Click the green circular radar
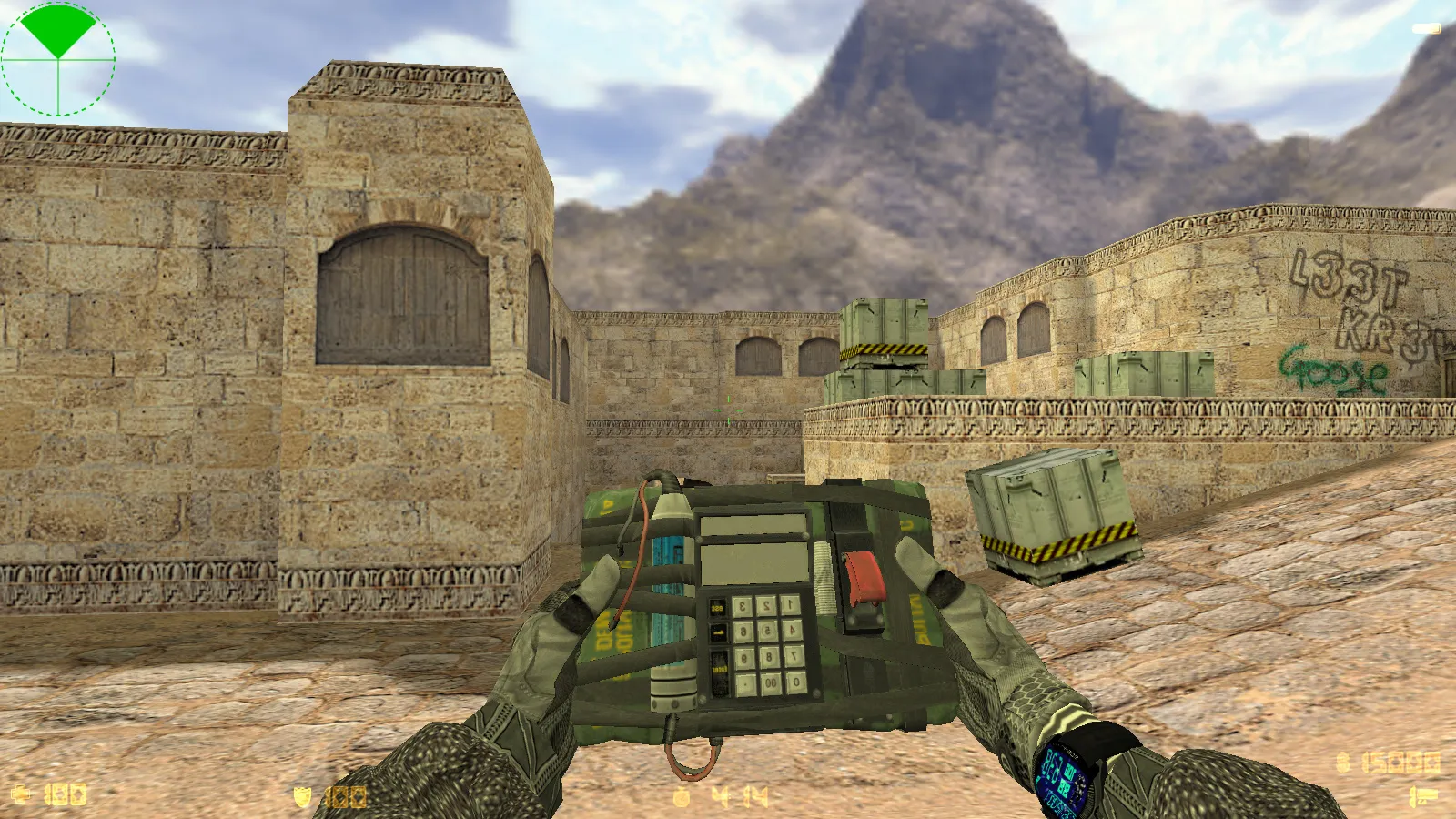1456x819 pixels. click(x=58, y=59)
